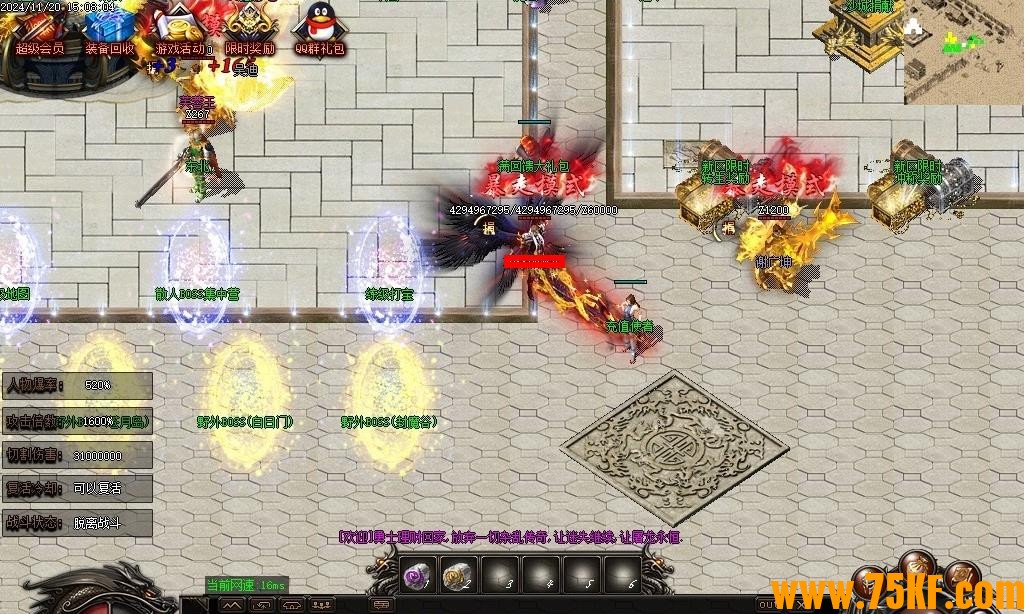This screenshot has width=1029, height=614.
Task: Open the QQ群礼包 penguin gift icon
Action: tap(320, 28)
